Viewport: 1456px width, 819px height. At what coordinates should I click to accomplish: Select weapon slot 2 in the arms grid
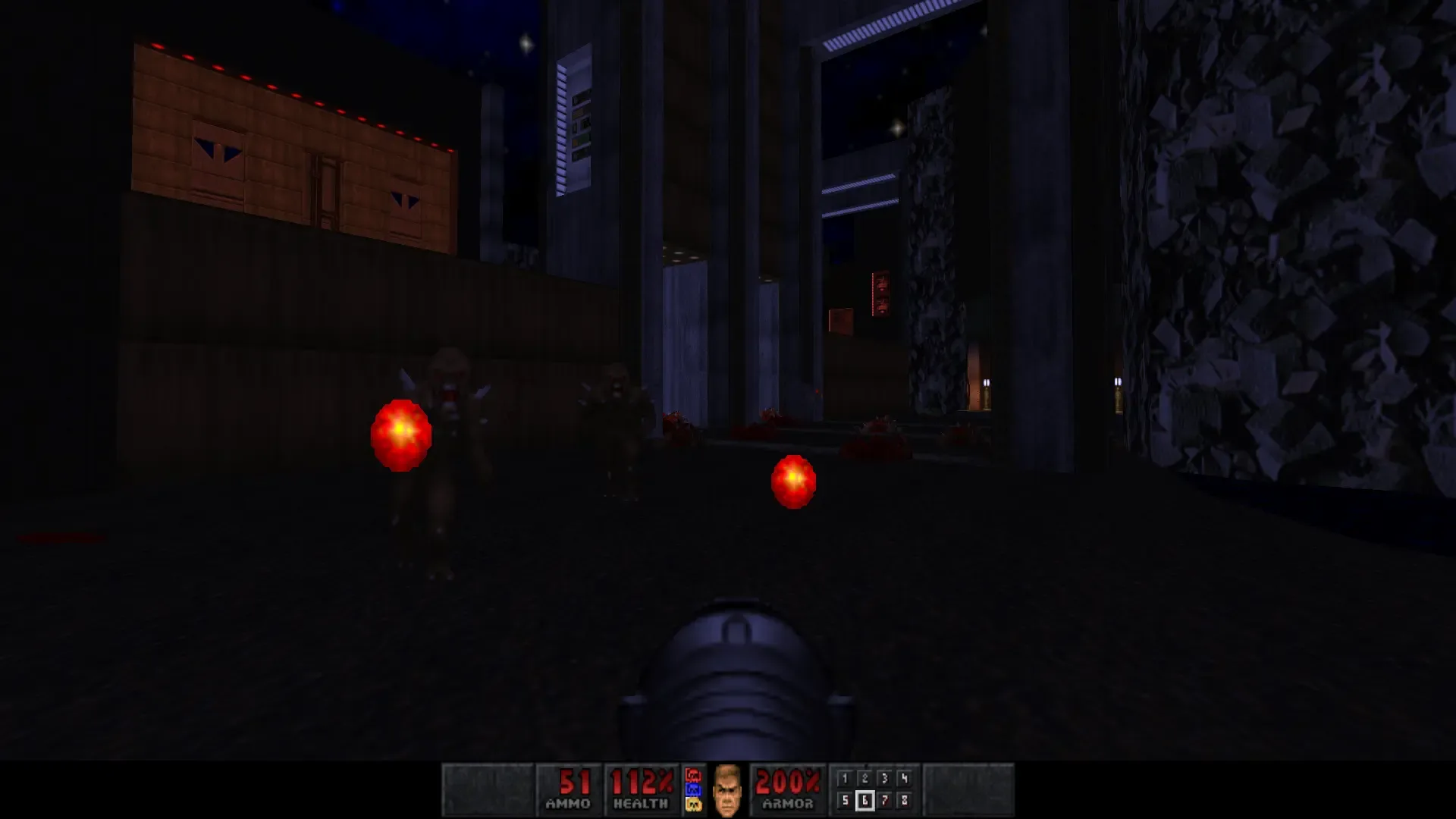(x=866, y=777)
